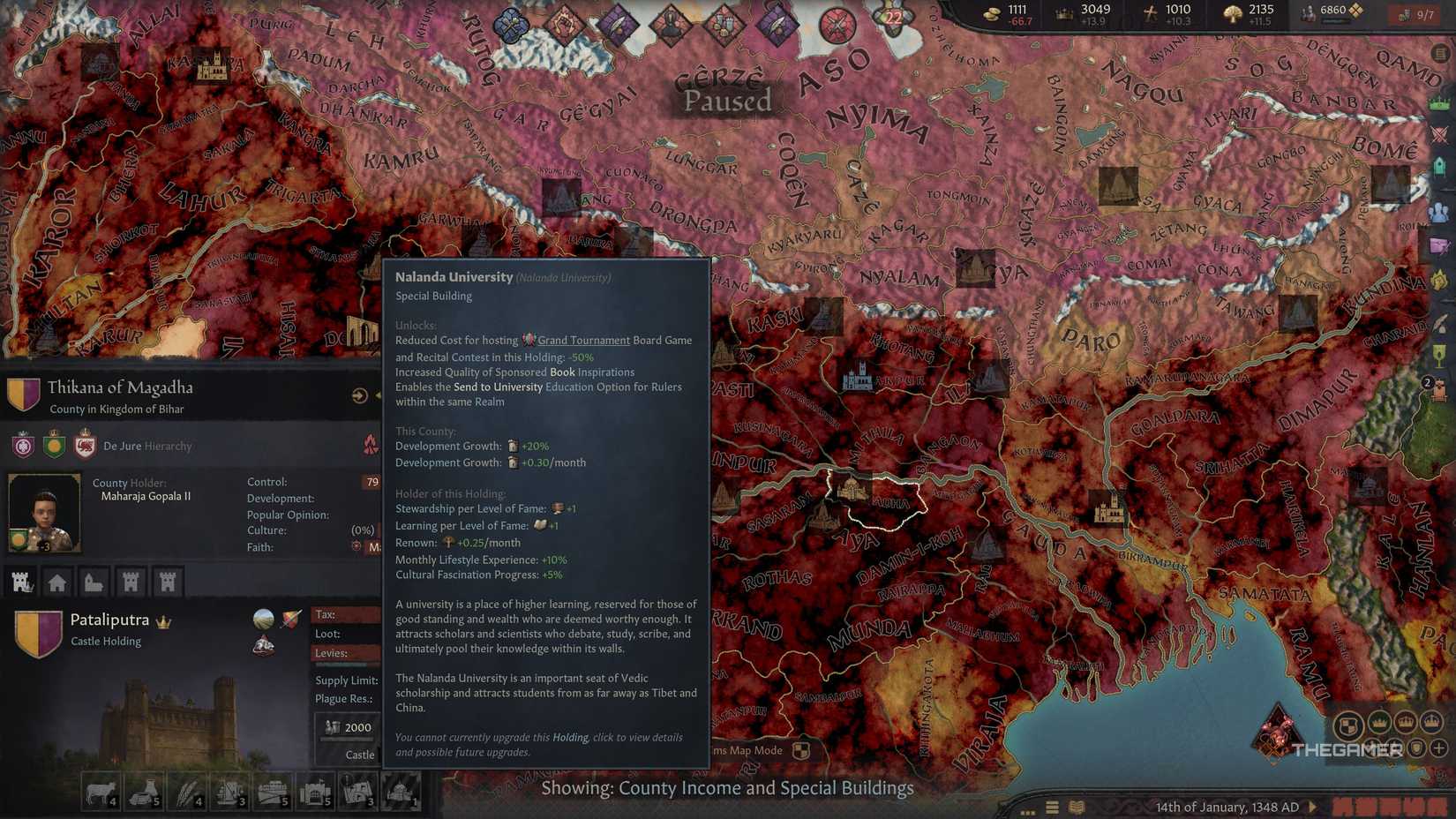This screenshot has width=1456, height=819.
Task: Click the dynasty renown tree icon in top bar
Action: tap(1232, 11)
